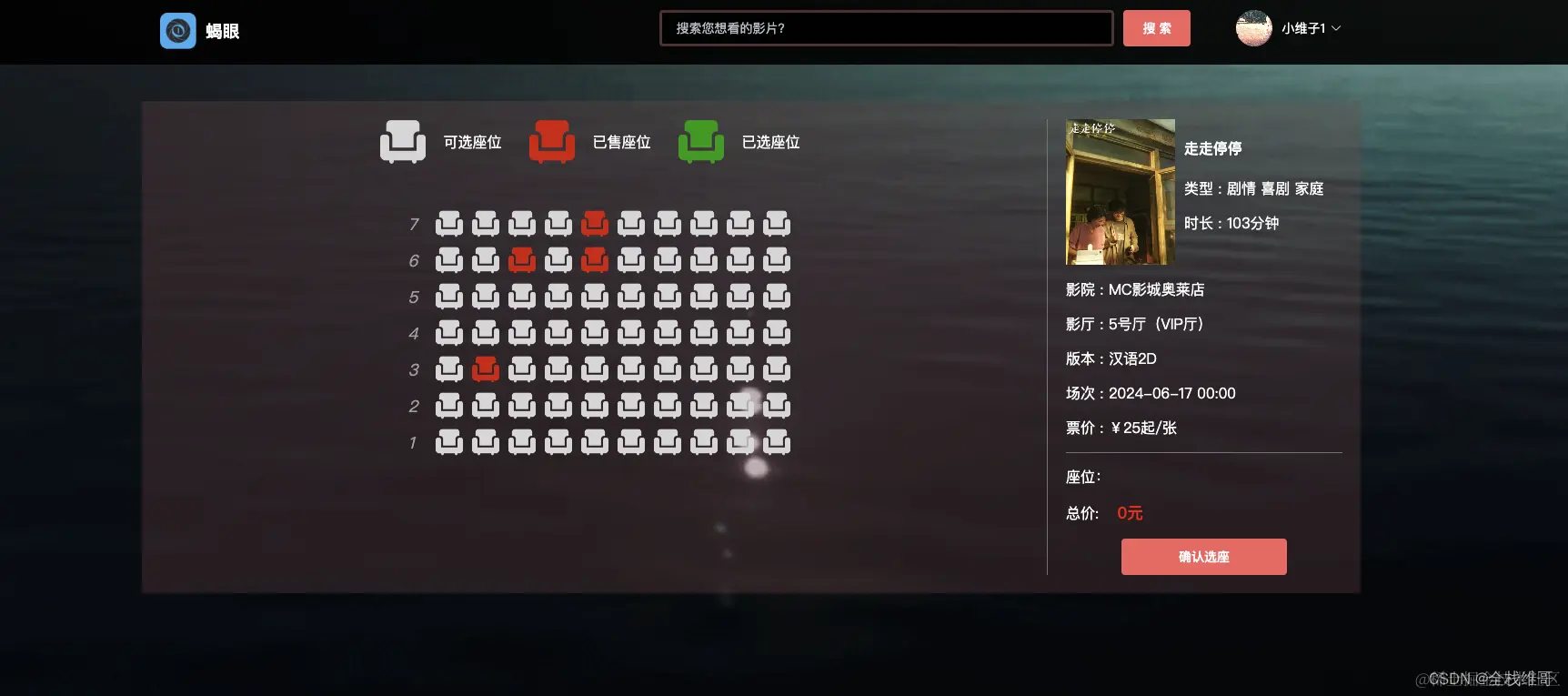
Task: Click the sold red seat in row 7
Action: [x=595, y=223]
